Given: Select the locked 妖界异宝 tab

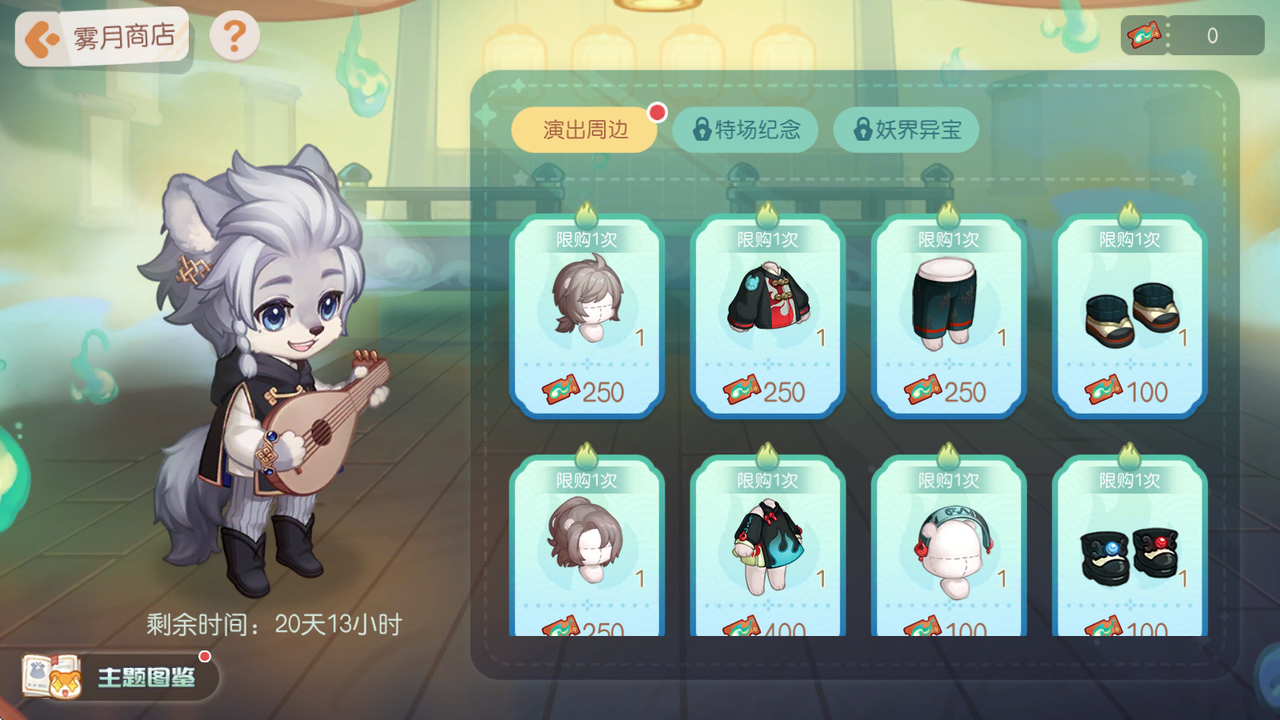Looking at the screenshot, I should (x=906, y=130).
